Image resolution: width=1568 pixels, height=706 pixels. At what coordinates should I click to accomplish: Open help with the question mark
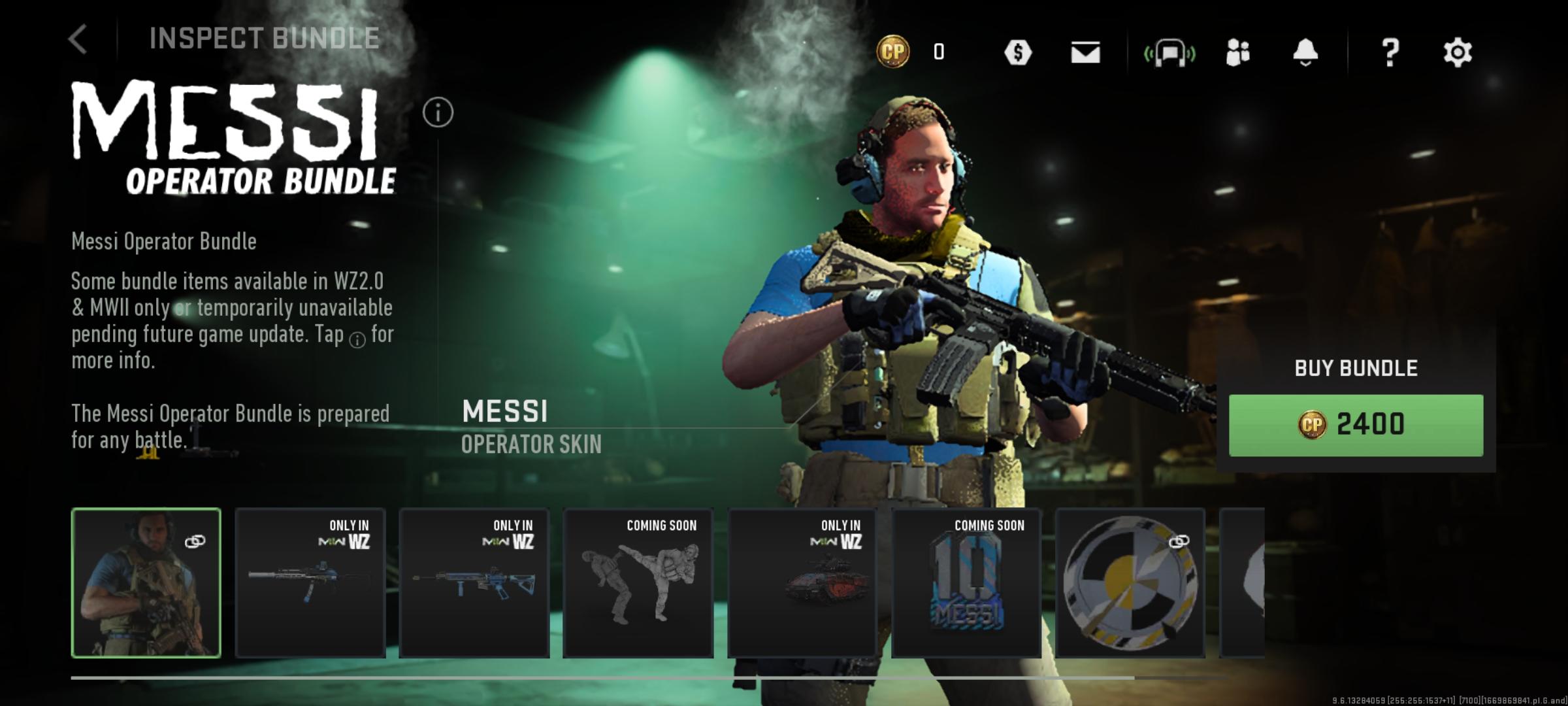tap(1390, 52)
